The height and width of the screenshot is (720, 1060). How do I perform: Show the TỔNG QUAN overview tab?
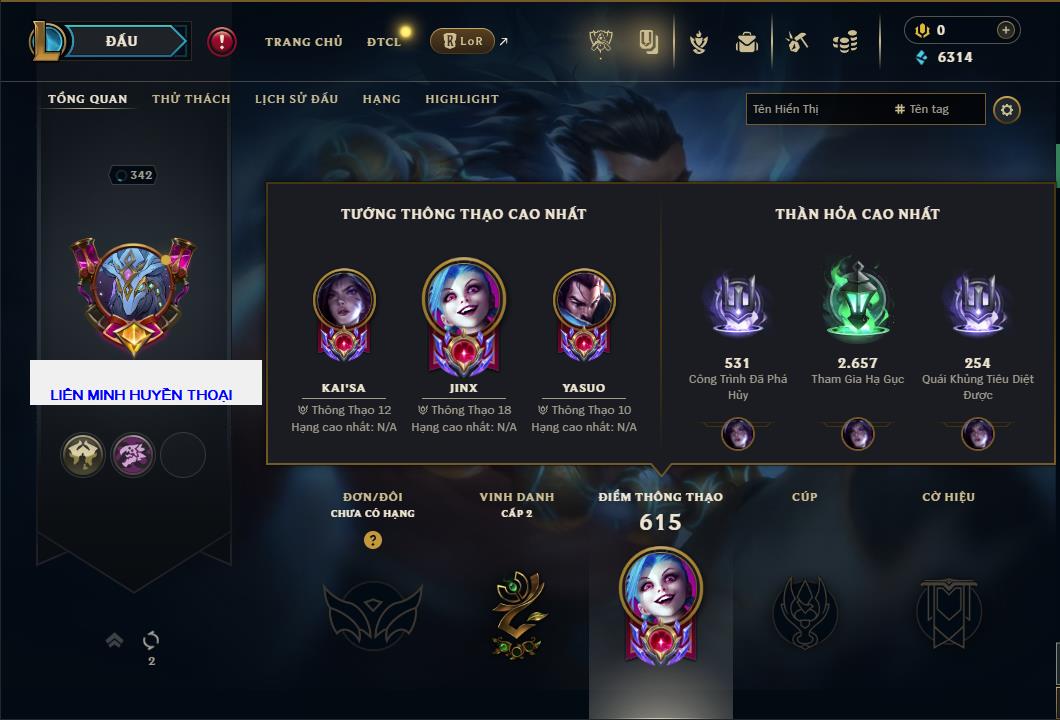pyautogui.click(x=88, y=99)
